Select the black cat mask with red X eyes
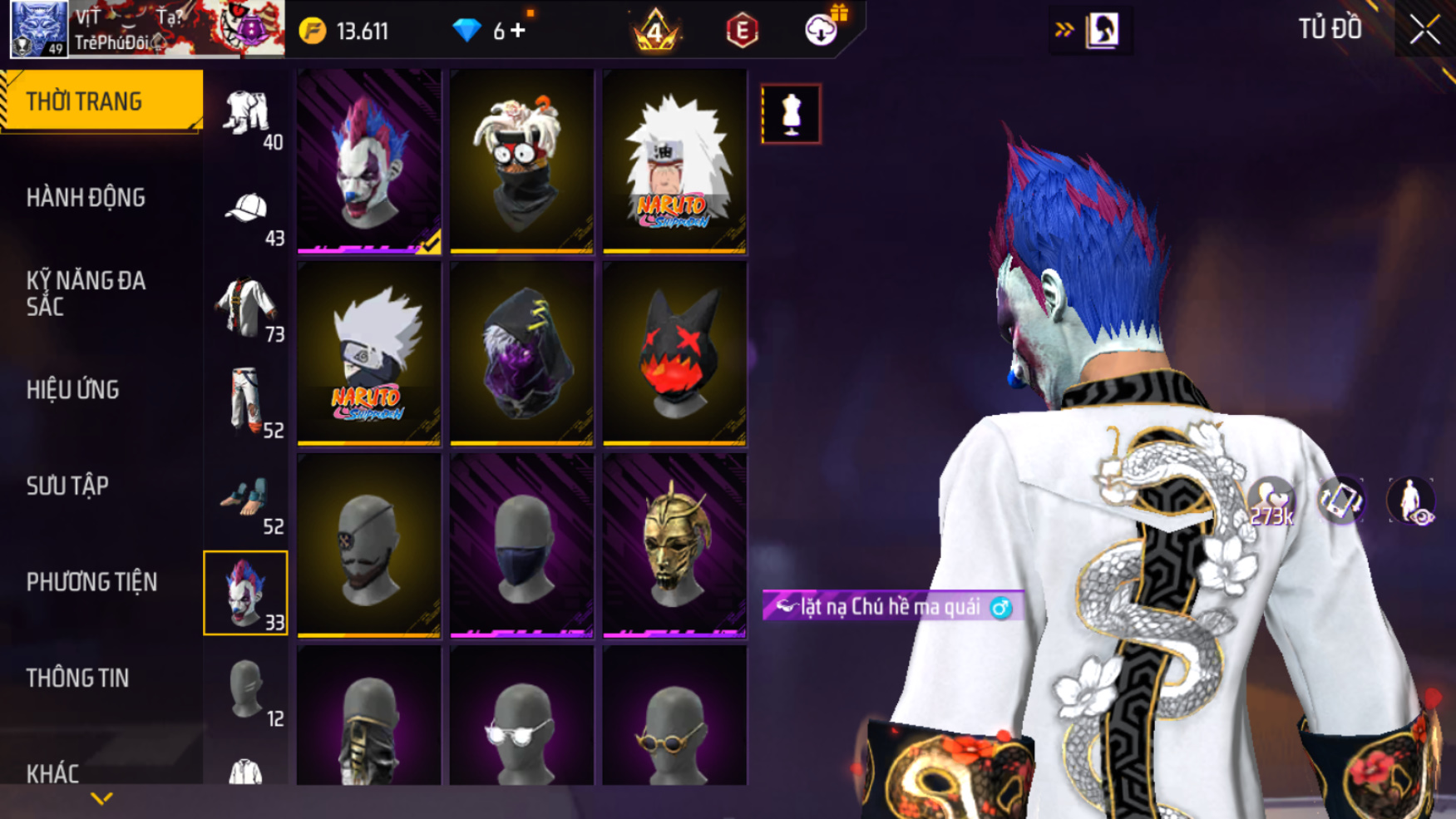The image size is (1456, 819). point(674,353)
